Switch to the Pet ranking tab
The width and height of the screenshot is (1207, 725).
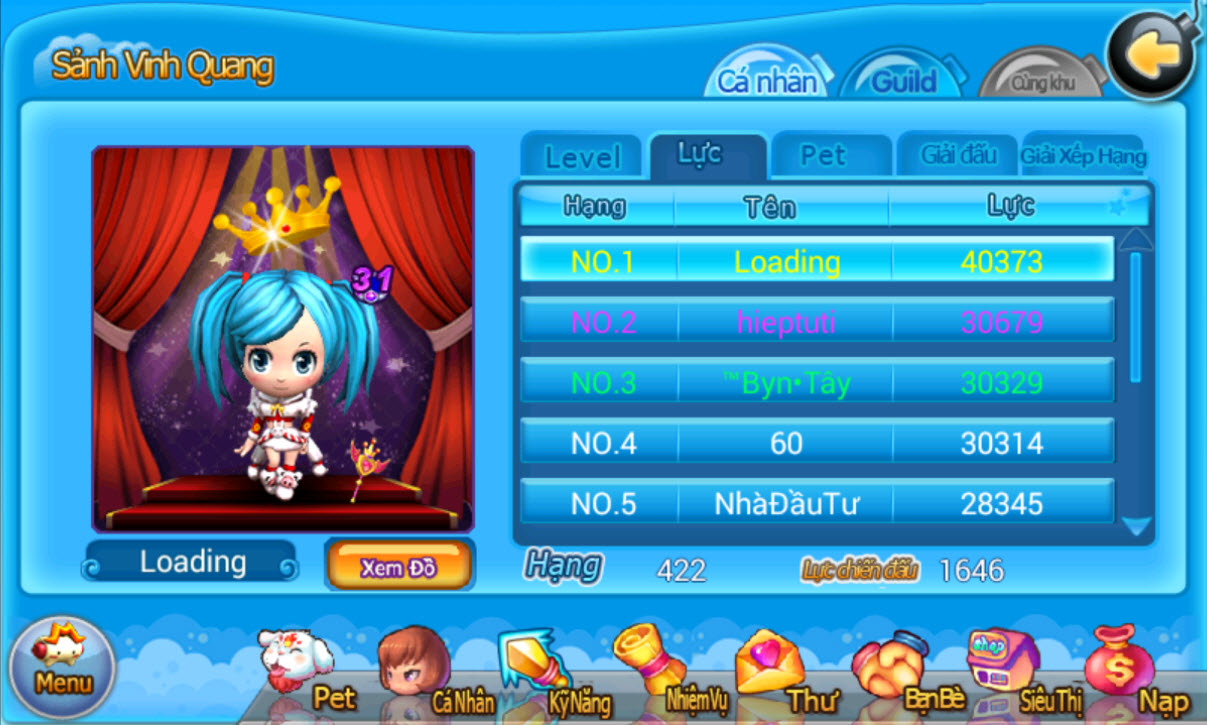click(823, 156)
